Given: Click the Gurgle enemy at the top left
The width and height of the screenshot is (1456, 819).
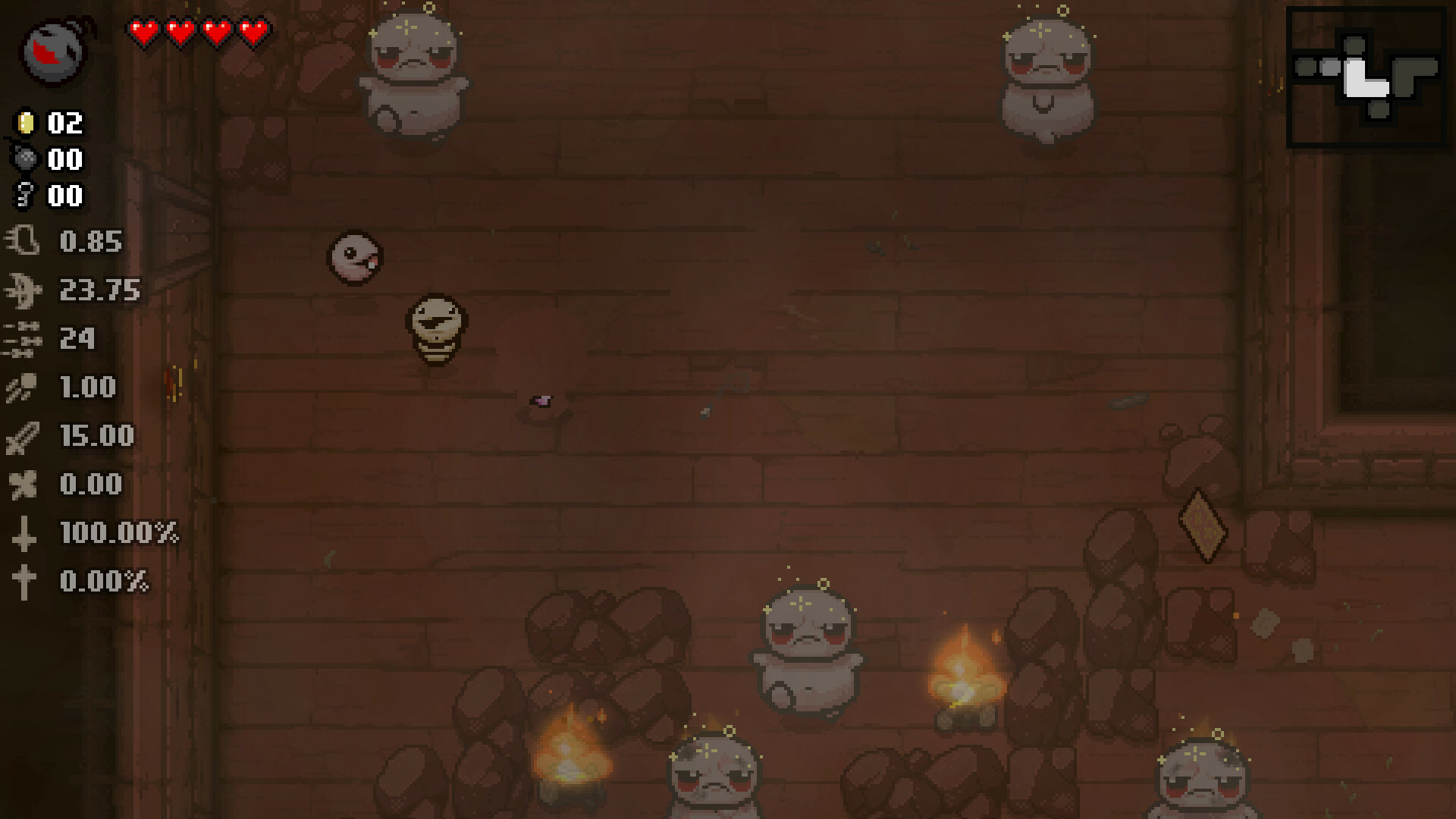Looking at the screenshot, I should click(413, 72).
